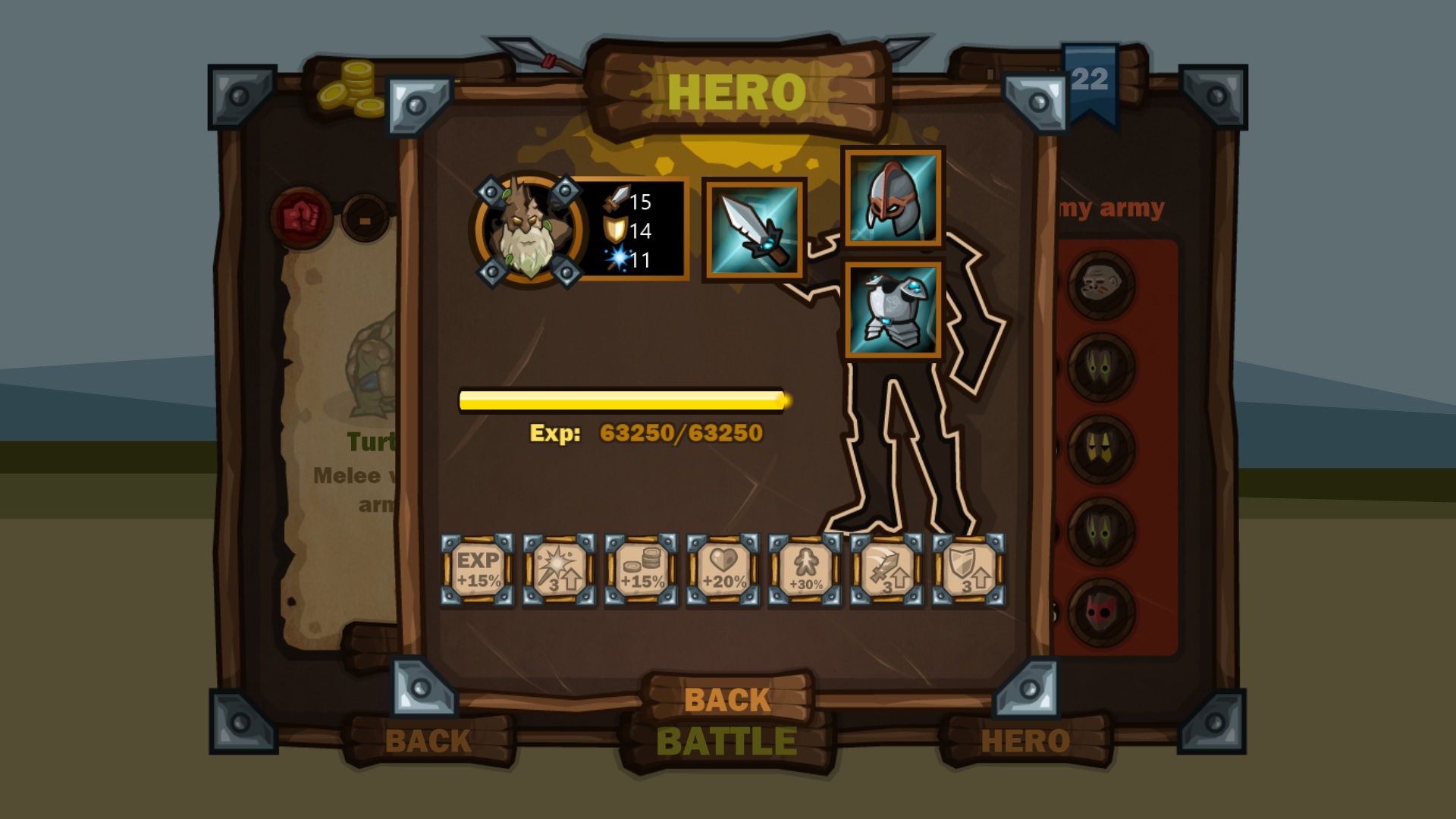
Task: Select the EXP +15% perk icon
Action: pyautogui.click(x=477, y=567)
